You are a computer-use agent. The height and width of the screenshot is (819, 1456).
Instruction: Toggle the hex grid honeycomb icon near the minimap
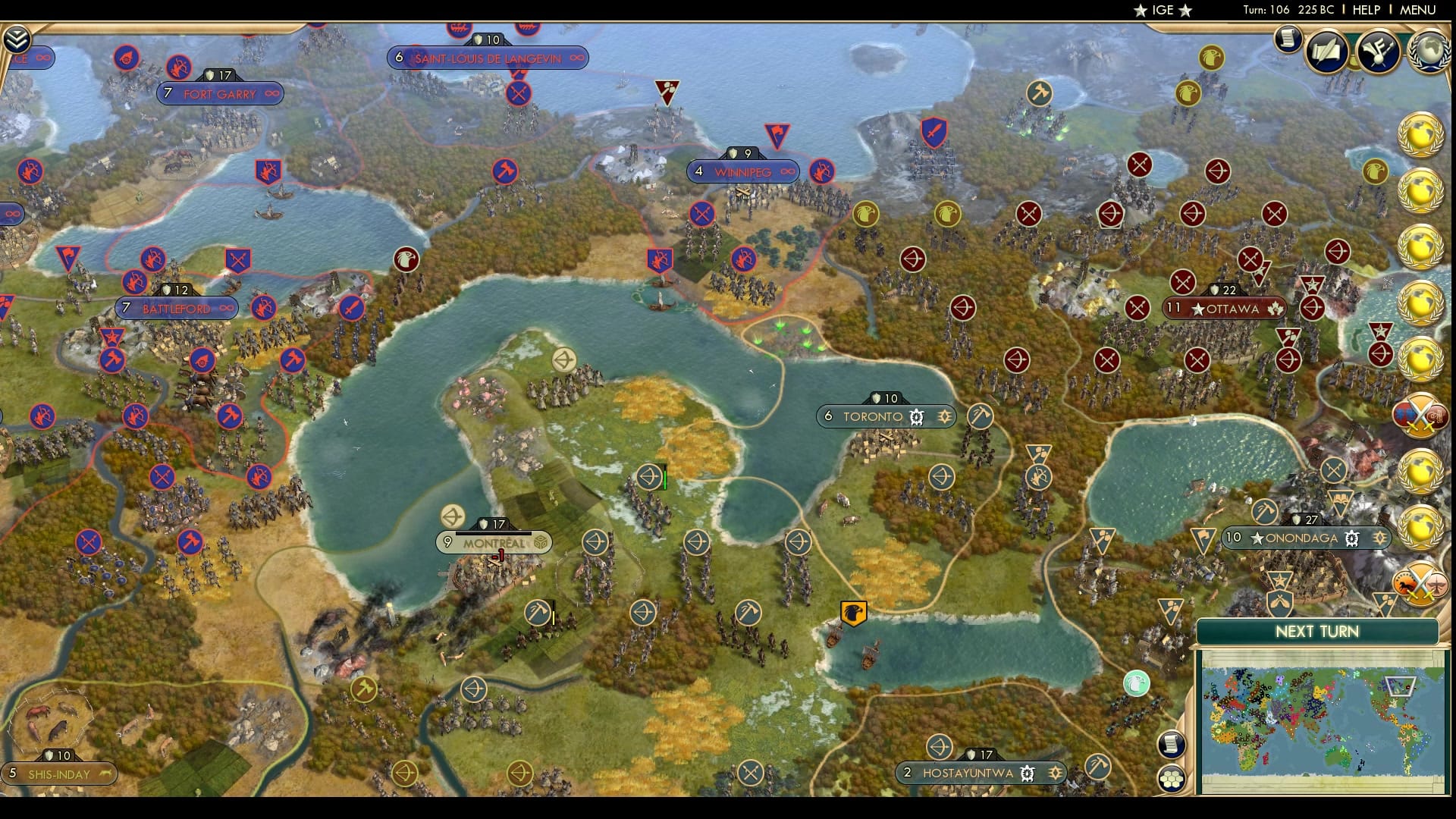tap(1170, 777)
